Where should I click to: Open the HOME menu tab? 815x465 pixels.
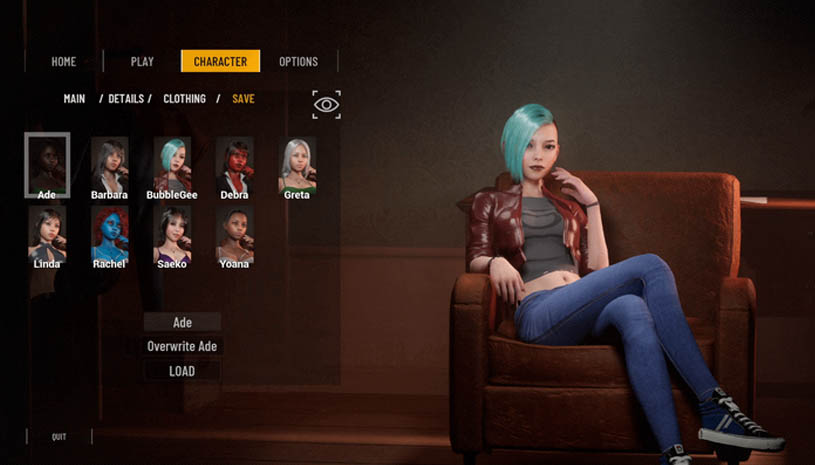(x=64, y=61)
